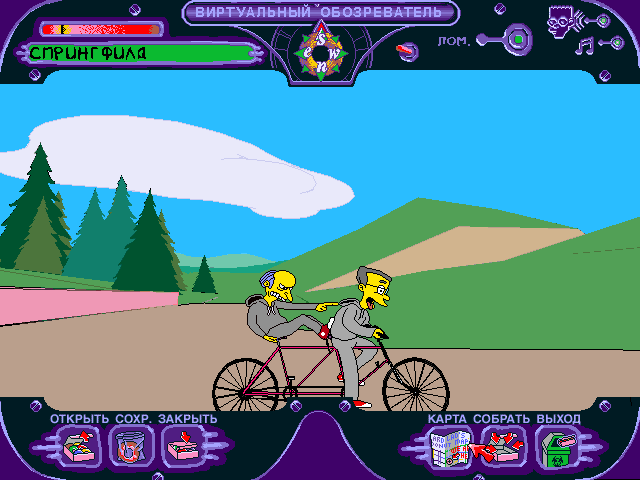Open a saved file with ОТКРЫТЬ button

click(x=78, y=445)
